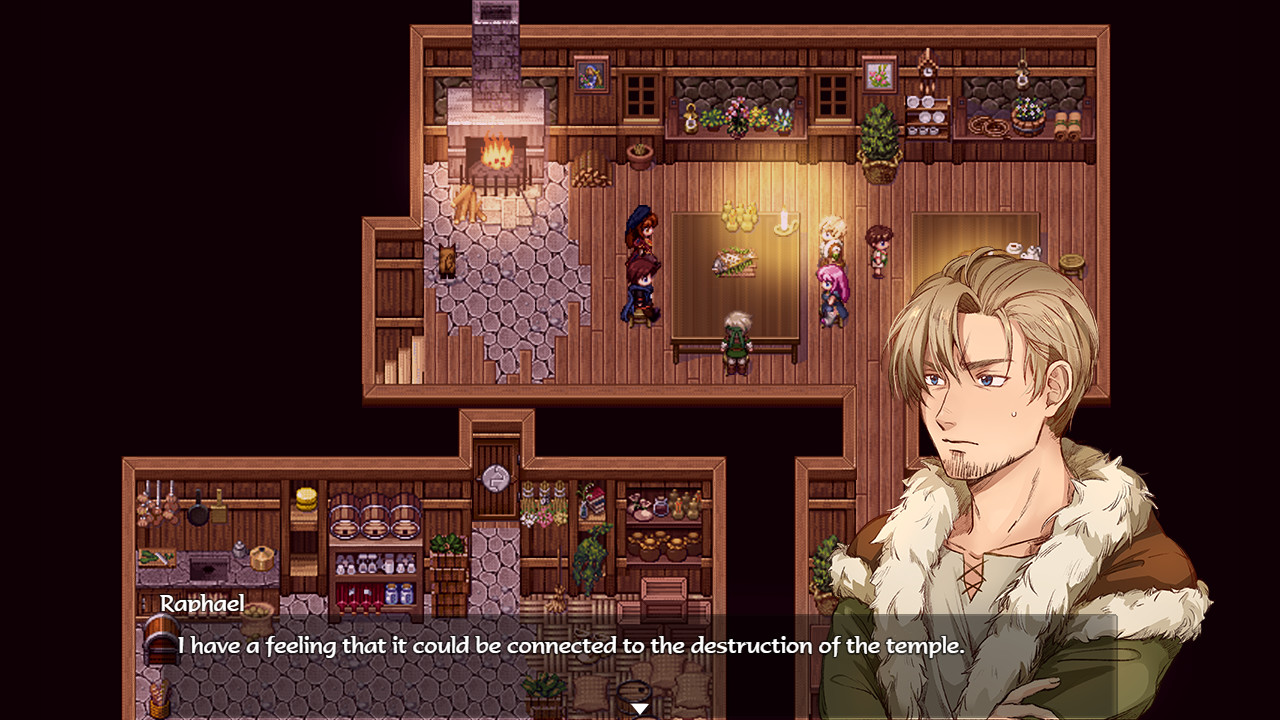Select the pink-haired girl at the table
Image resolution: width=1280 pixels, height=720 pixels.
831,288
